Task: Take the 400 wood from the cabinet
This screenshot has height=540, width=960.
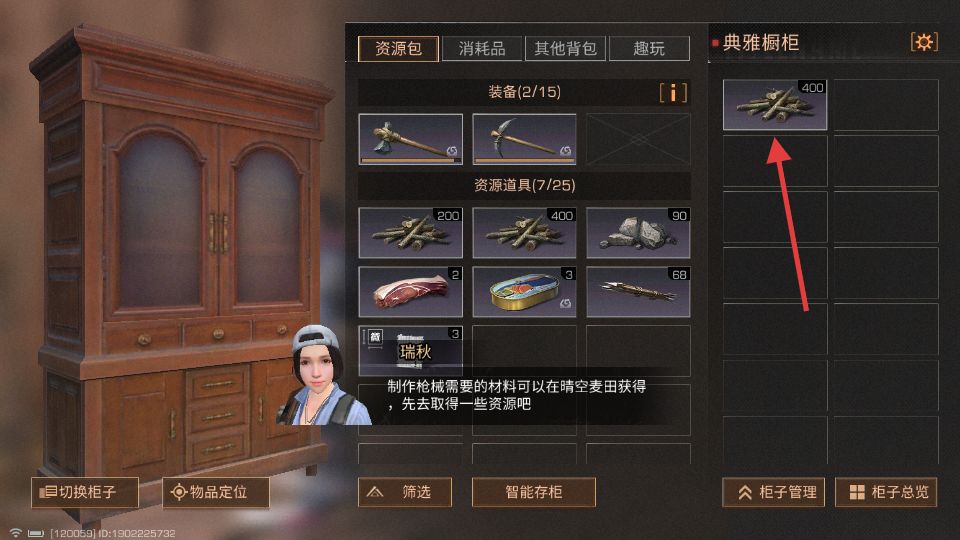Action: point(775,105)
